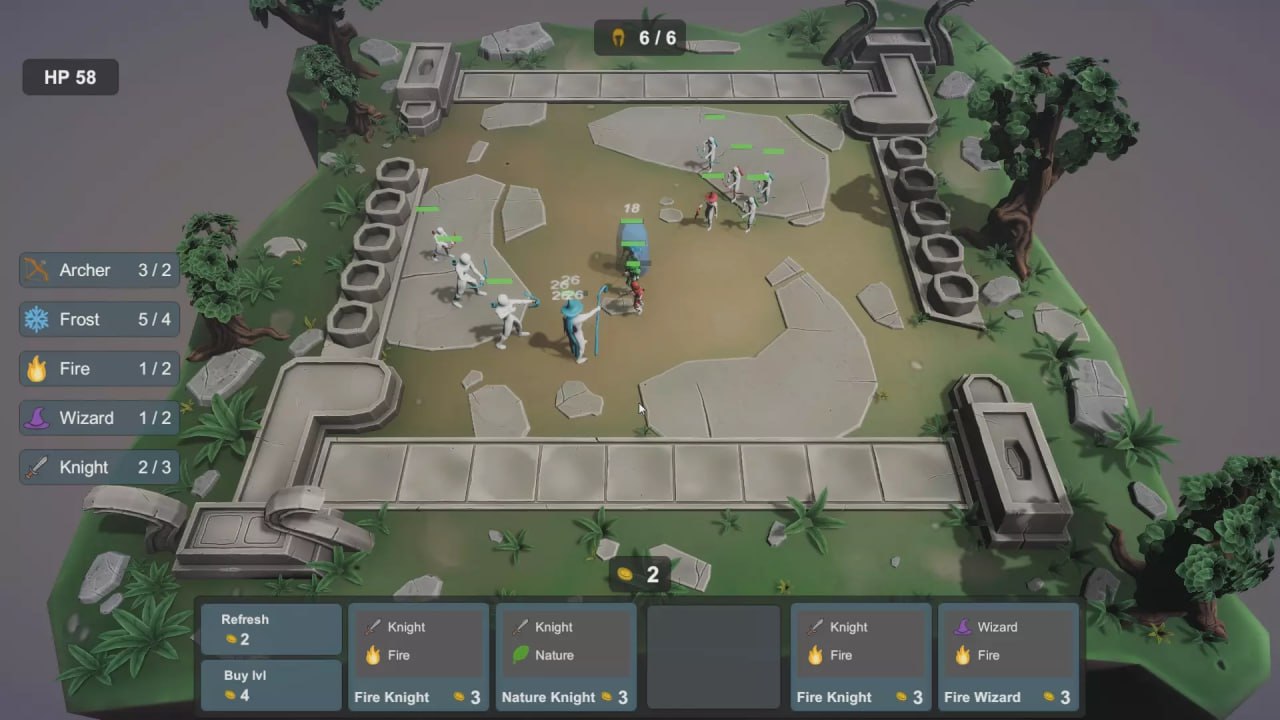Viewport: 1280px width, 720px height.
Task: Select the Fire Knight shop card
Action: click(419, 655)
